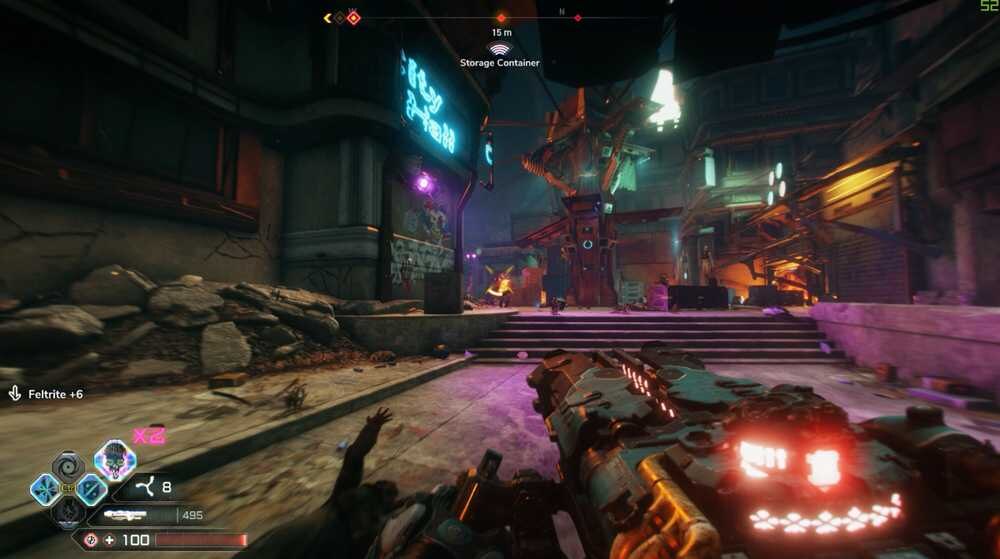Image resolution: width=1000 pixels, height=559 pixels.
Task: Use the blue starburst ability icon
Action: click(x=46, y=489)
